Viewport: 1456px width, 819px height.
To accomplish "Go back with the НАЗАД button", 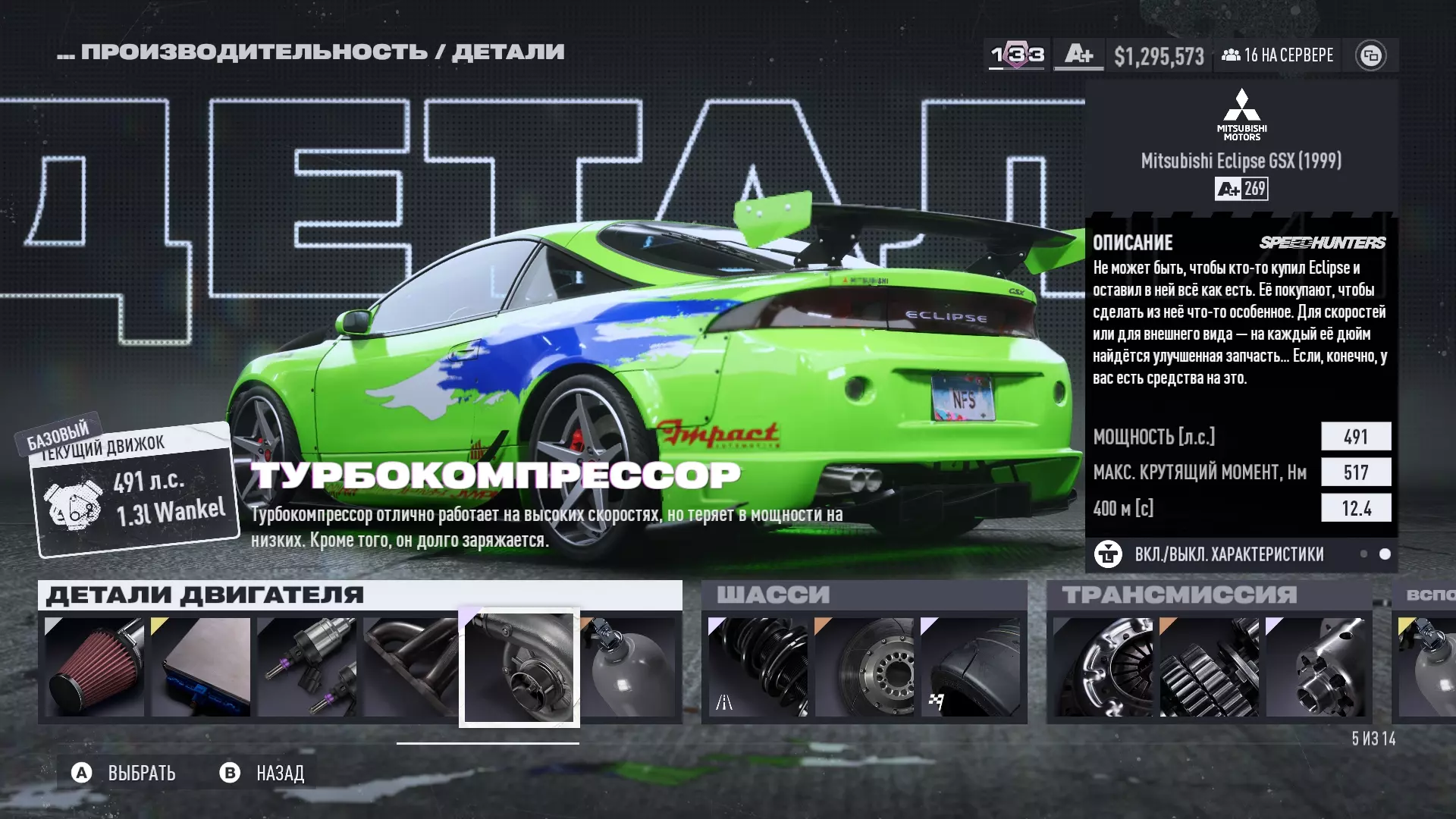I will 262,773.
